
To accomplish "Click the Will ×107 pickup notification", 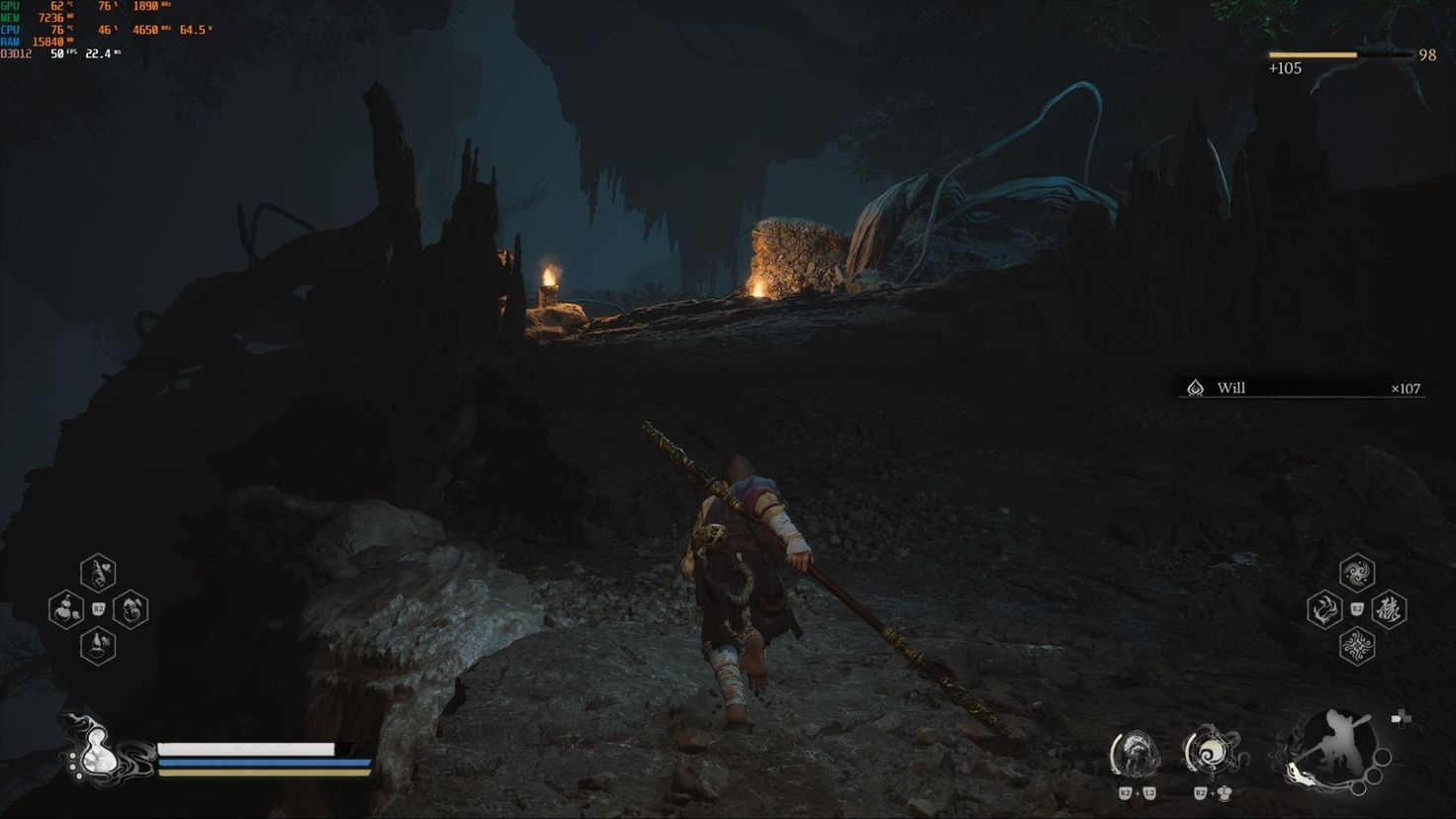I will coord(1306,389).
